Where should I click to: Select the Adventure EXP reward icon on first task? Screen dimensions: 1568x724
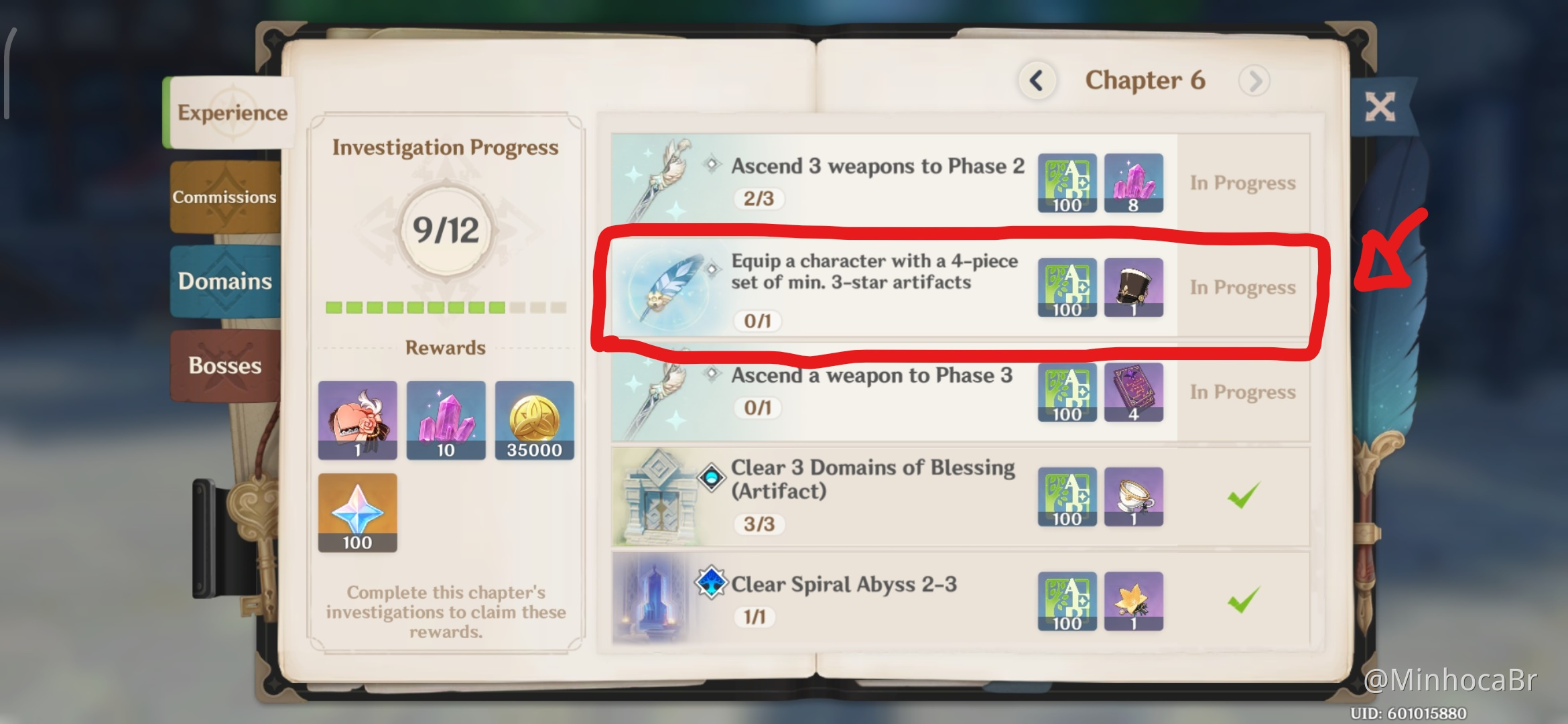click(1067, 183)
